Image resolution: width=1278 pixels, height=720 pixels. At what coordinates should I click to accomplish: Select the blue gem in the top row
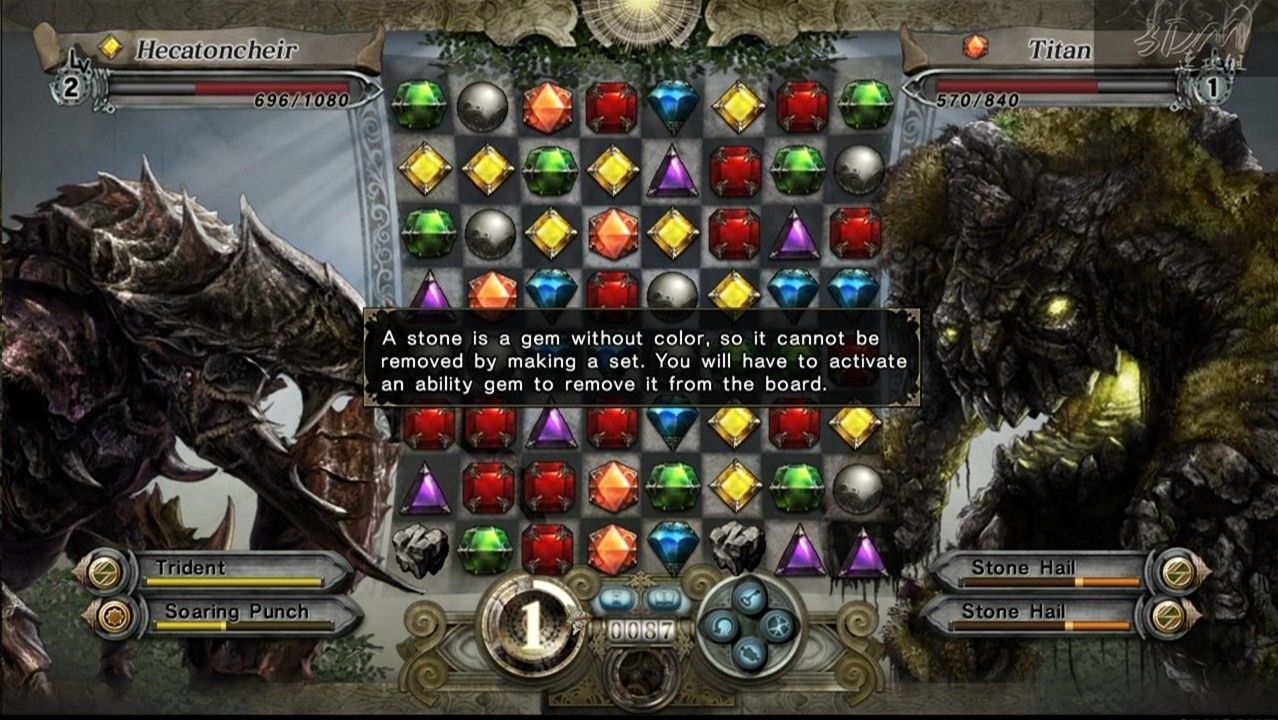[x=673, y=105]
